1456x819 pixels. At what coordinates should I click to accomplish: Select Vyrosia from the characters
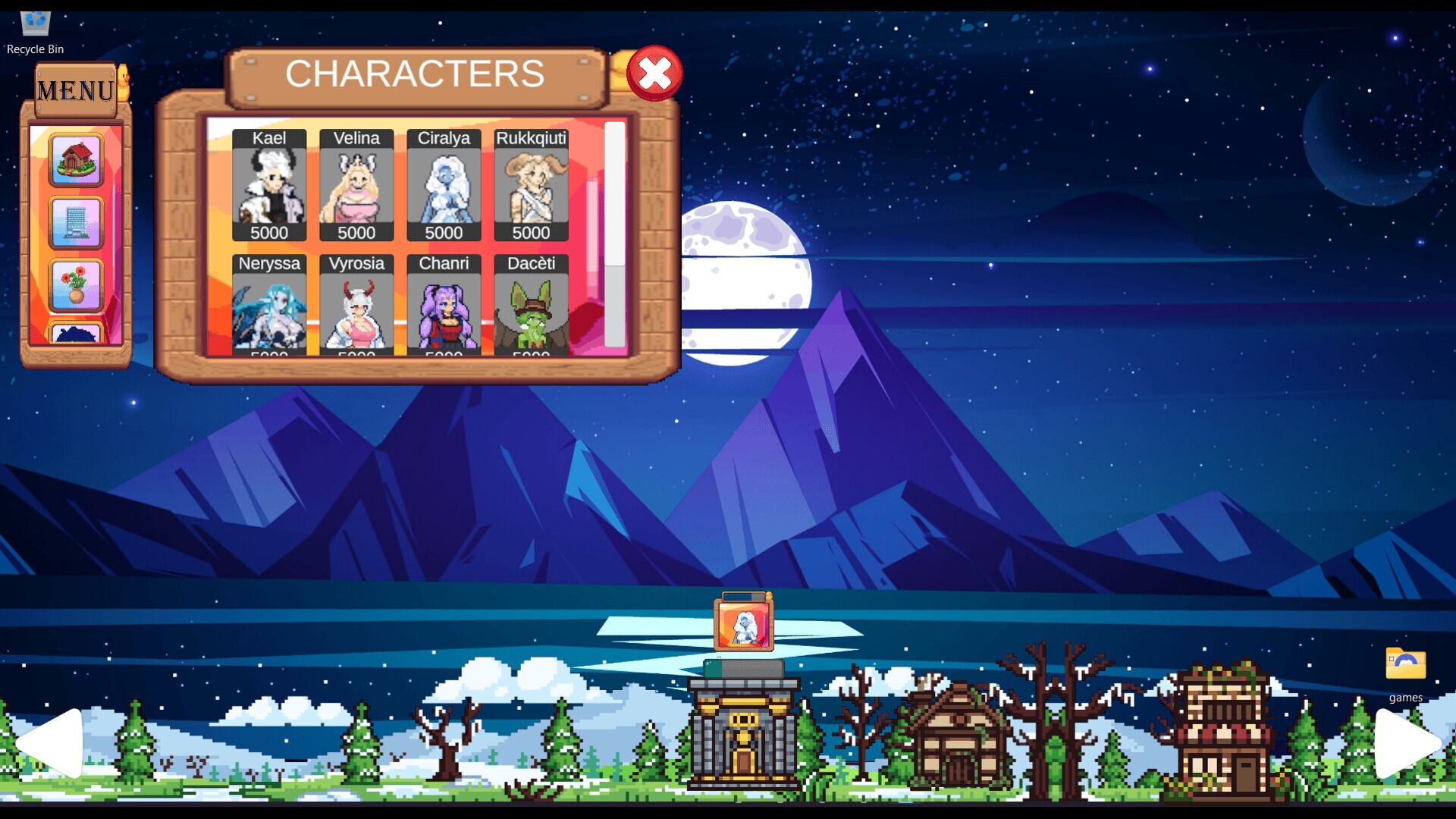(356, 306)
